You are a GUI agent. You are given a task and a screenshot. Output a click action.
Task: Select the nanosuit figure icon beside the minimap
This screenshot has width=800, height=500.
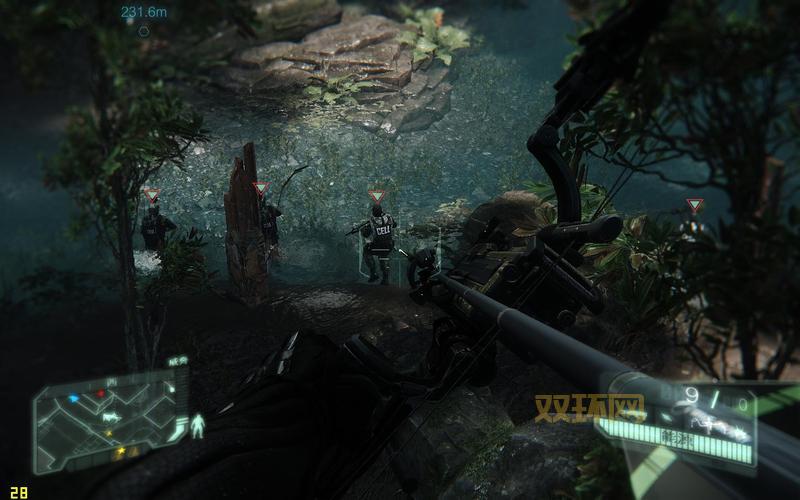(x=197, y=426)
